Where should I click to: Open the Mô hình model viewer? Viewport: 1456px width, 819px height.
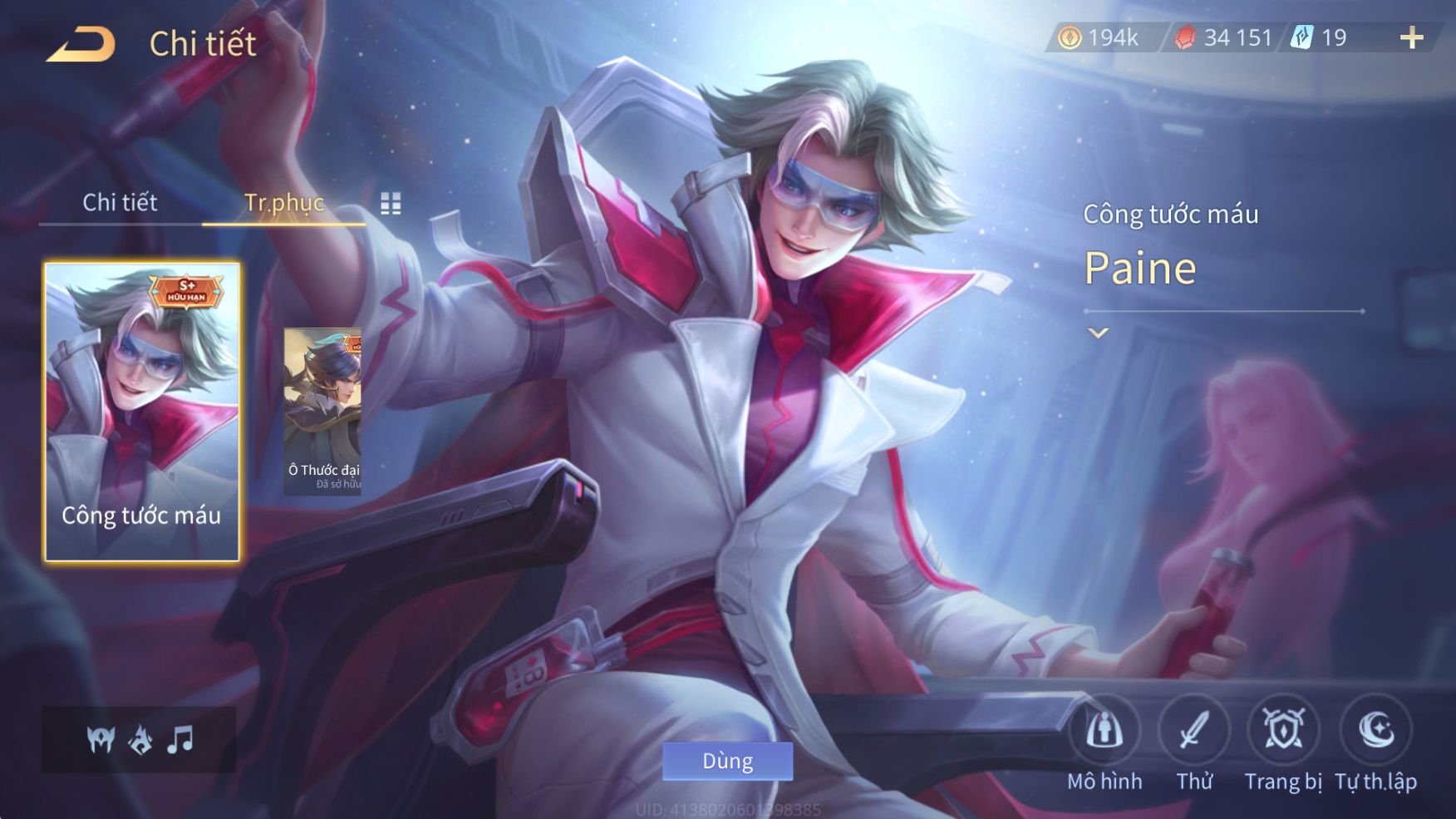pos(1104,732)
